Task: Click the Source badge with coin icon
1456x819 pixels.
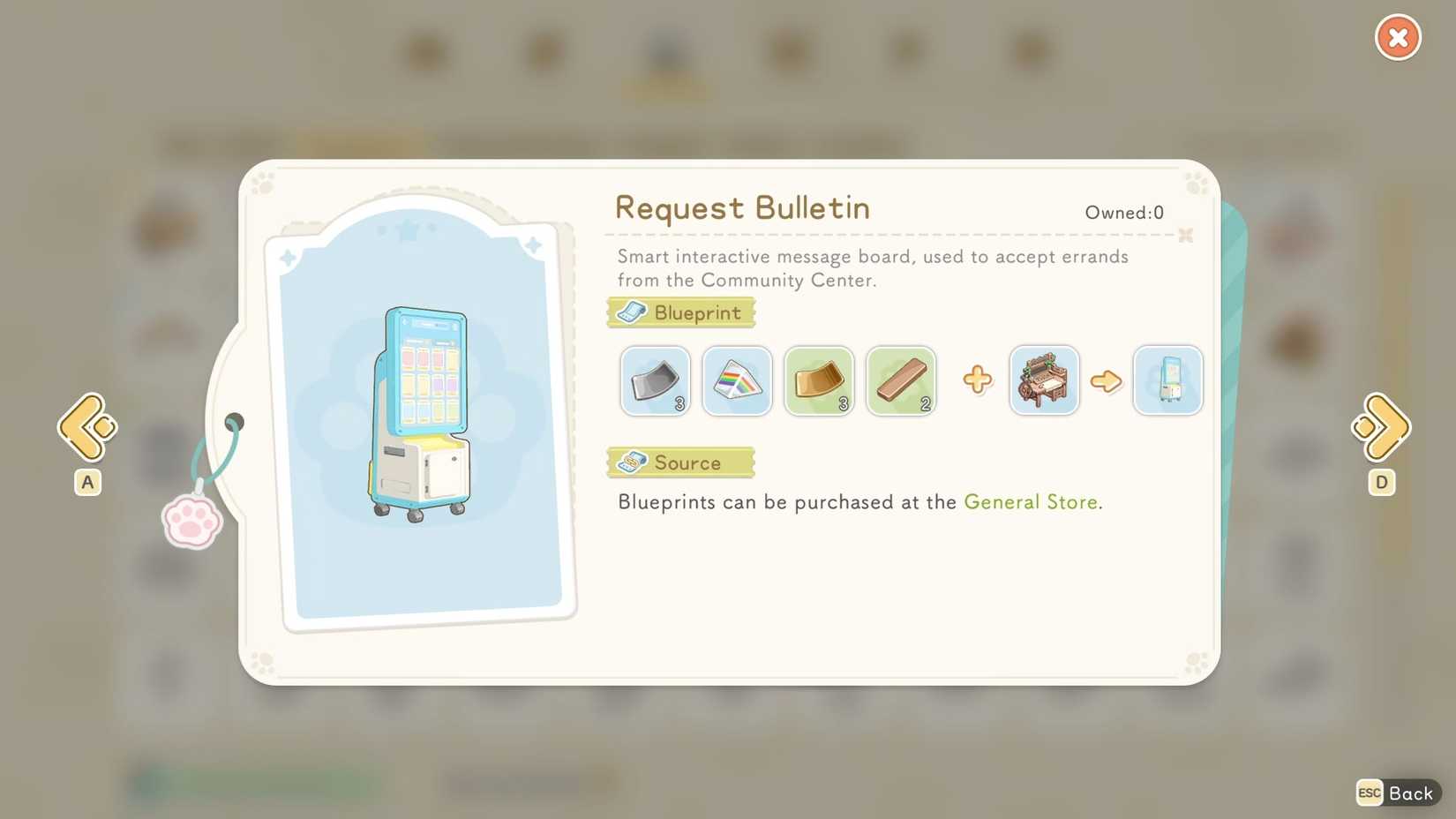Action: [679, 462]
